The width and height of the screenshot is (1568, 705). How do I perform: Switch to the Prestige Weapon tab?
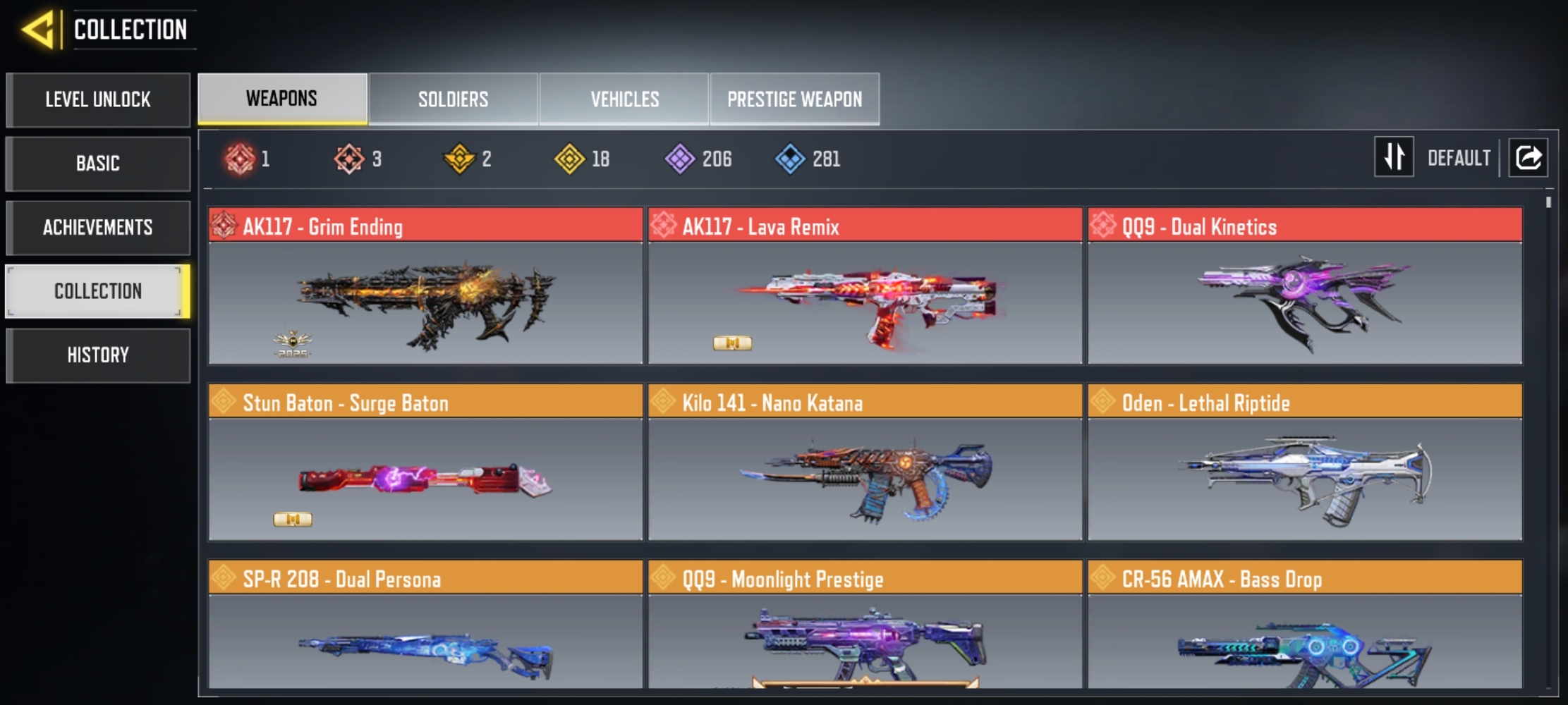coord(795,99)
